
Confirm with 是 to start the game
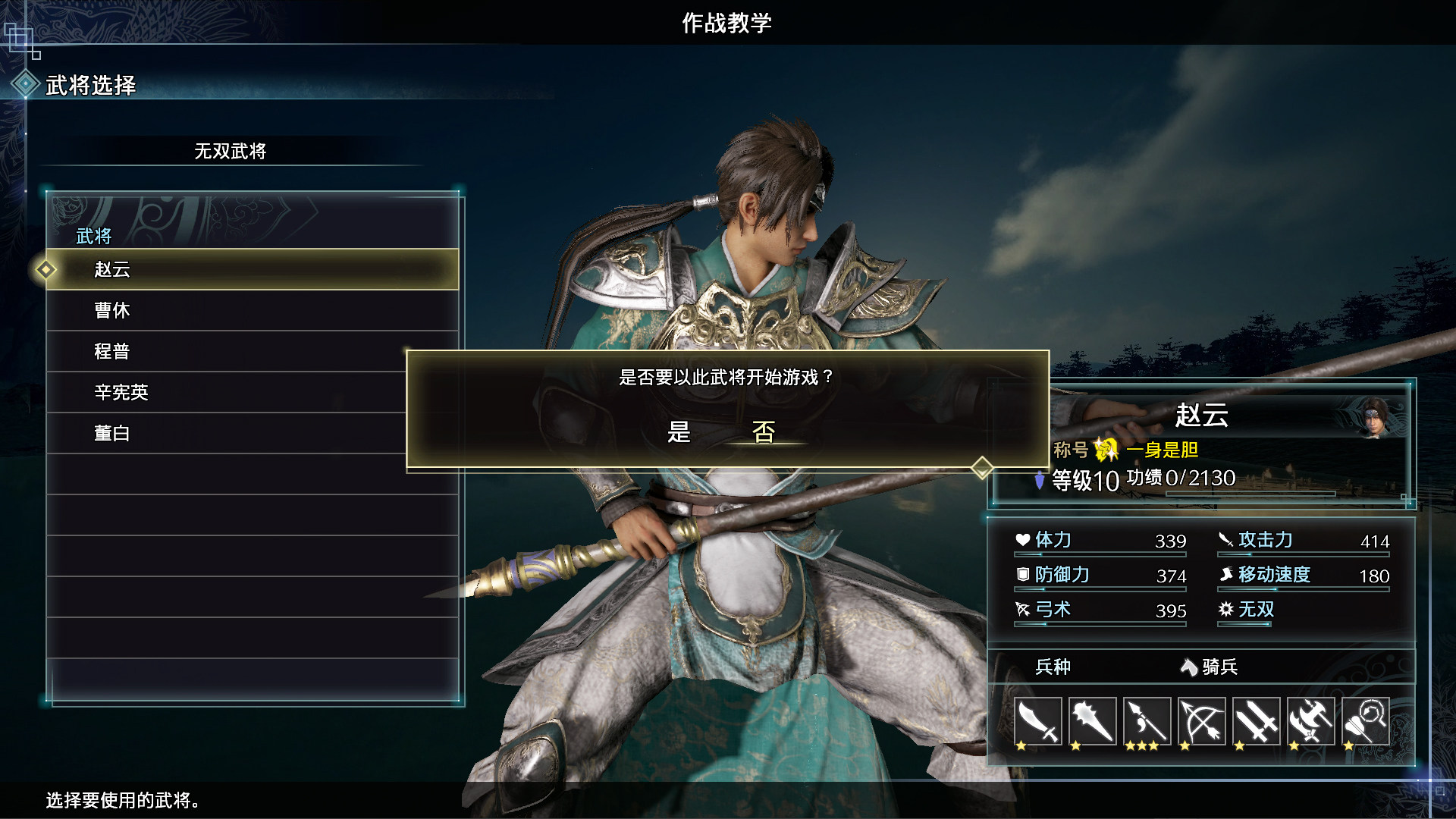679,432
